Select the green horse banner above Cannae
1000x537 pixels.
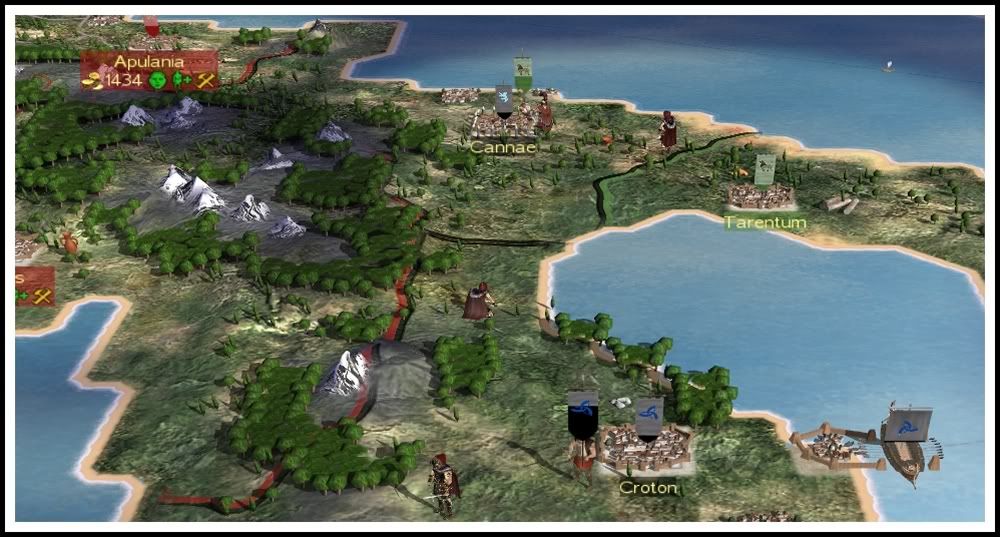click(522, 71)
